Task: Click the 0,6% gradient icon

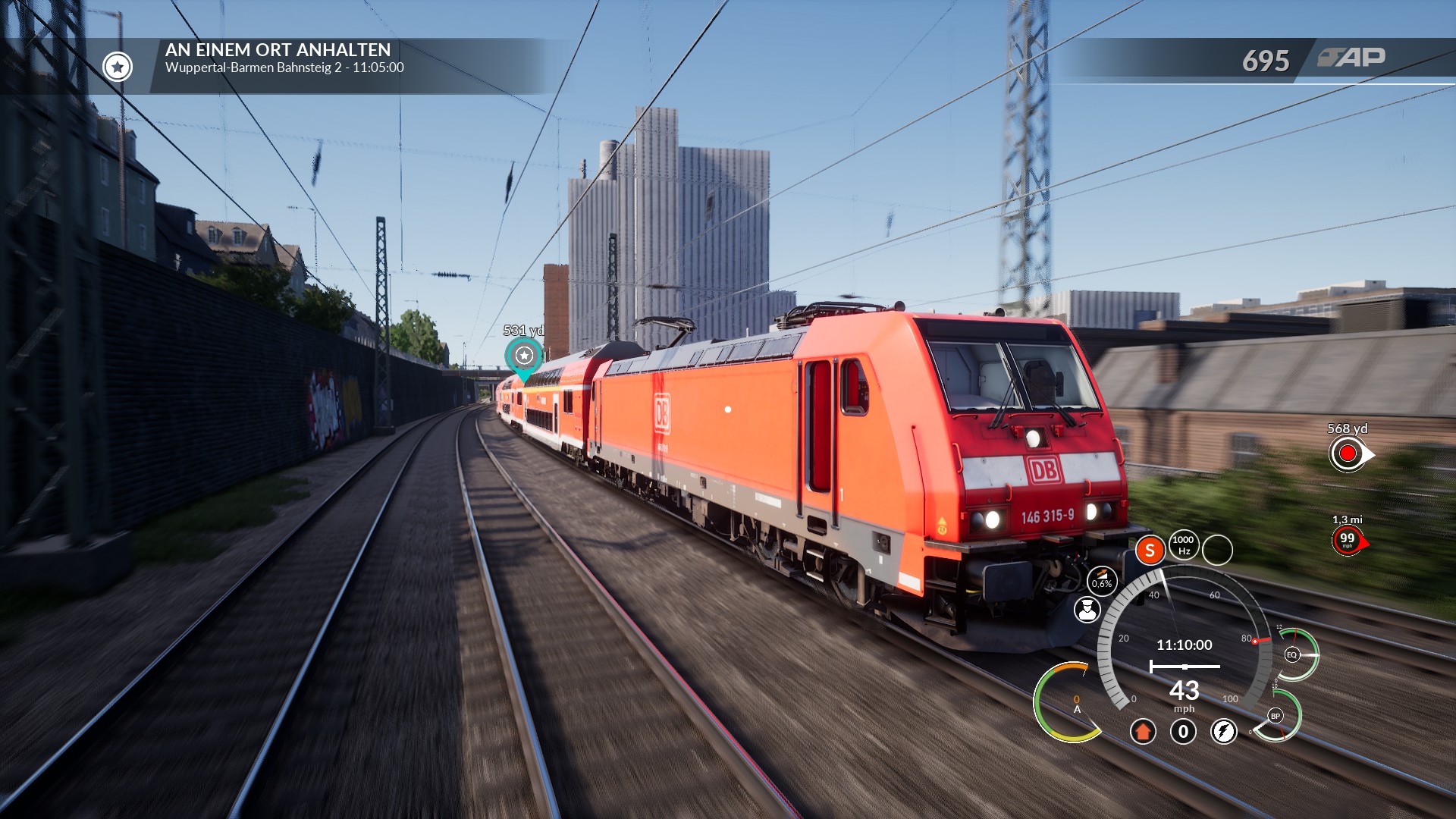Action: tap(1102, 581)
